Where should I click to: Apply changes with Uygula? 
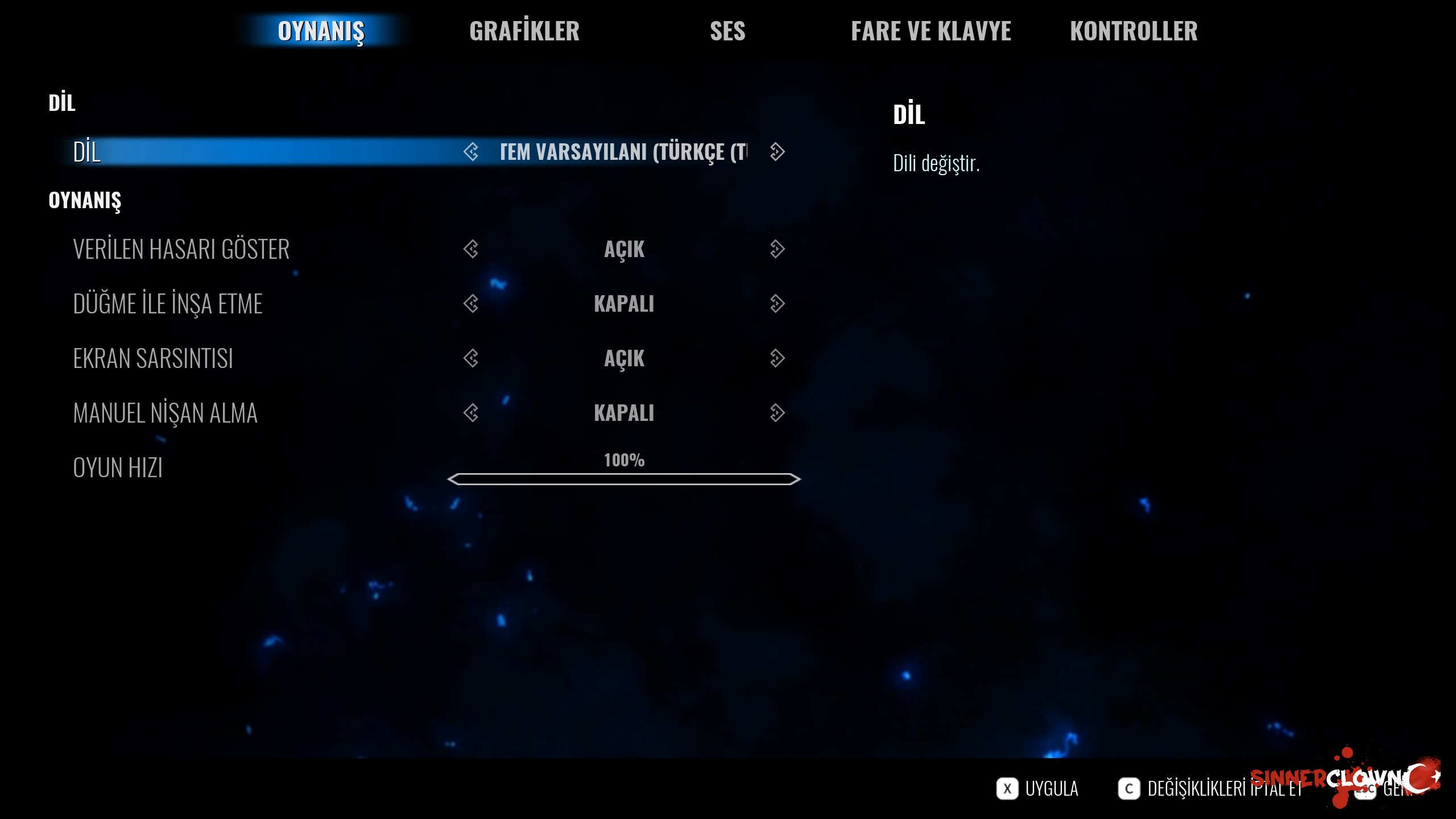coord(1039,789)
